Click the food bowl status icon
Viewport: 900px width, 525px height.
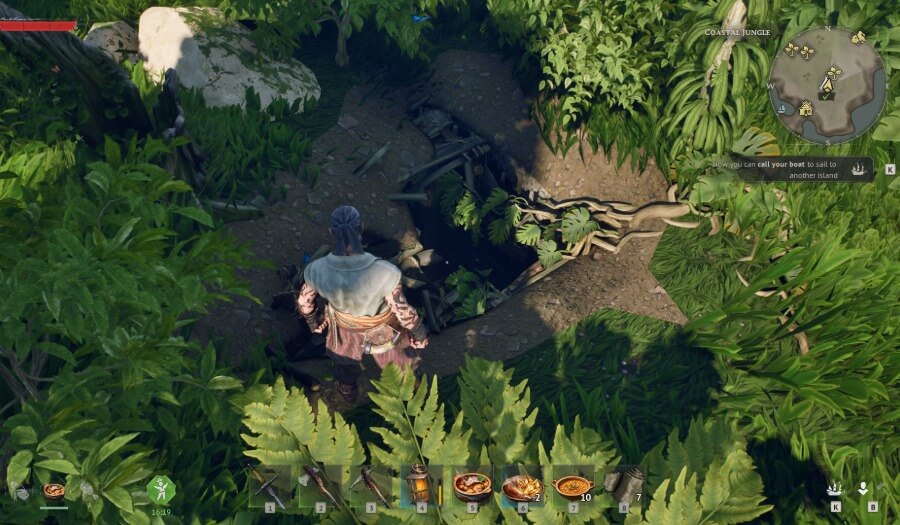pos(54,491)
